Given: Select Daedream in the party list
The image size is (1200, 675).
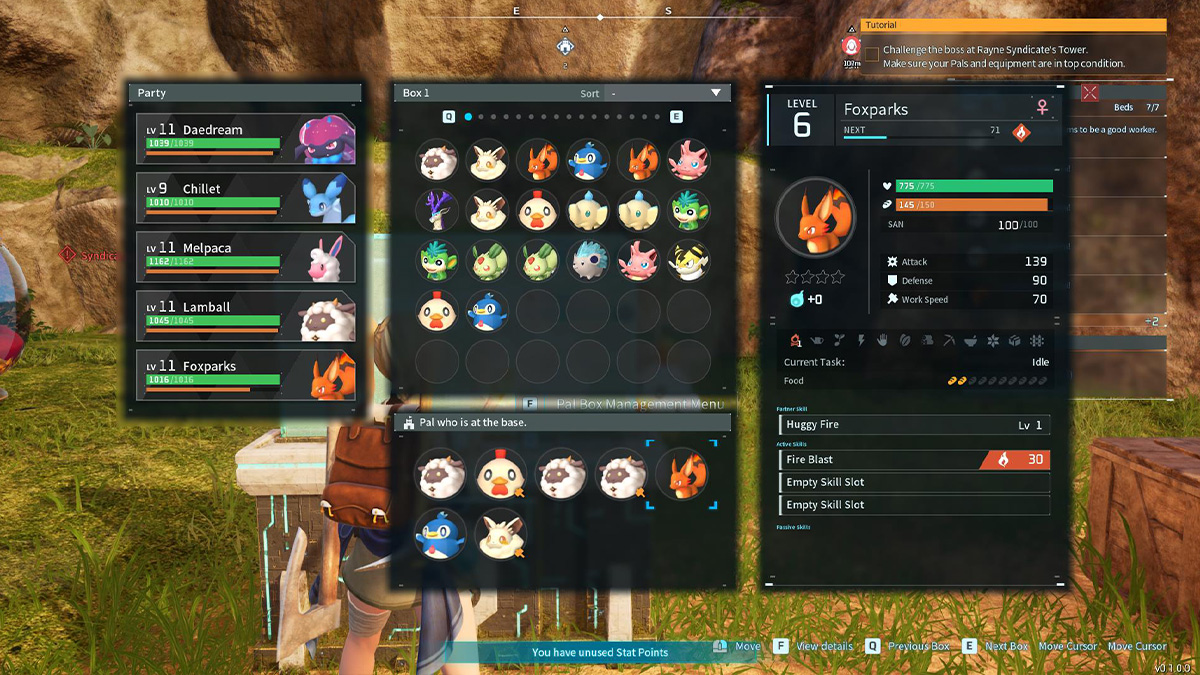Looking at the screenshot, I should 246,138.
